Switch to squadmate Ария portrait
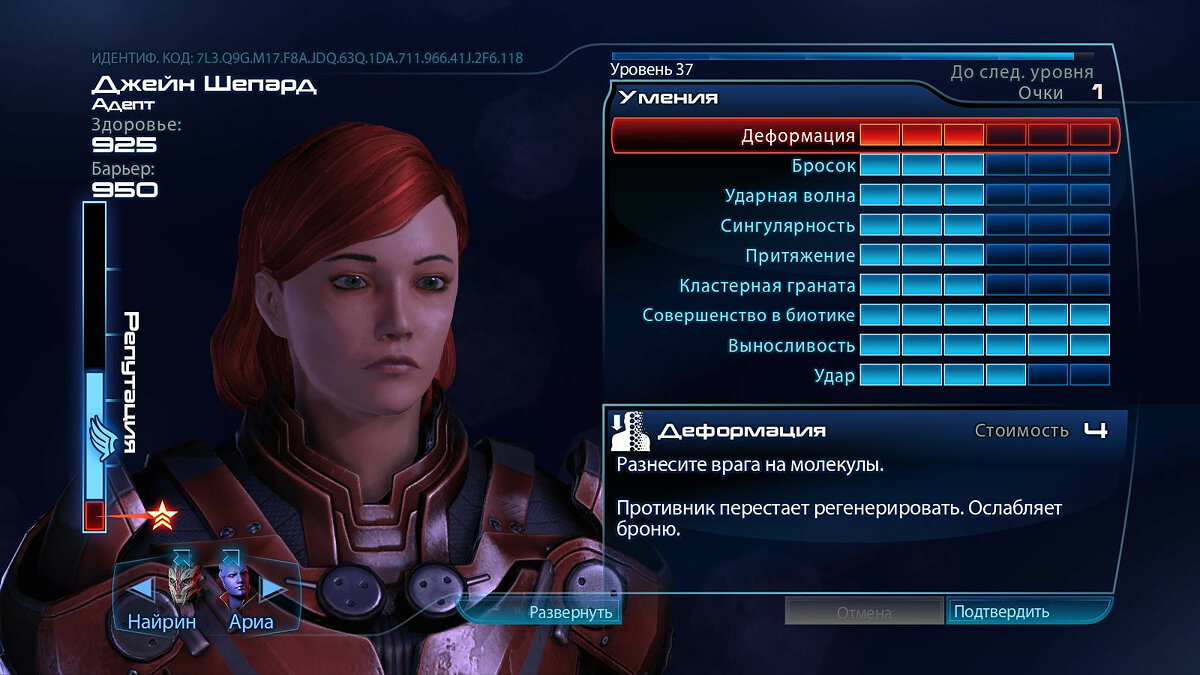Screen dimensions: 1200x675 [x=235, y=585]
